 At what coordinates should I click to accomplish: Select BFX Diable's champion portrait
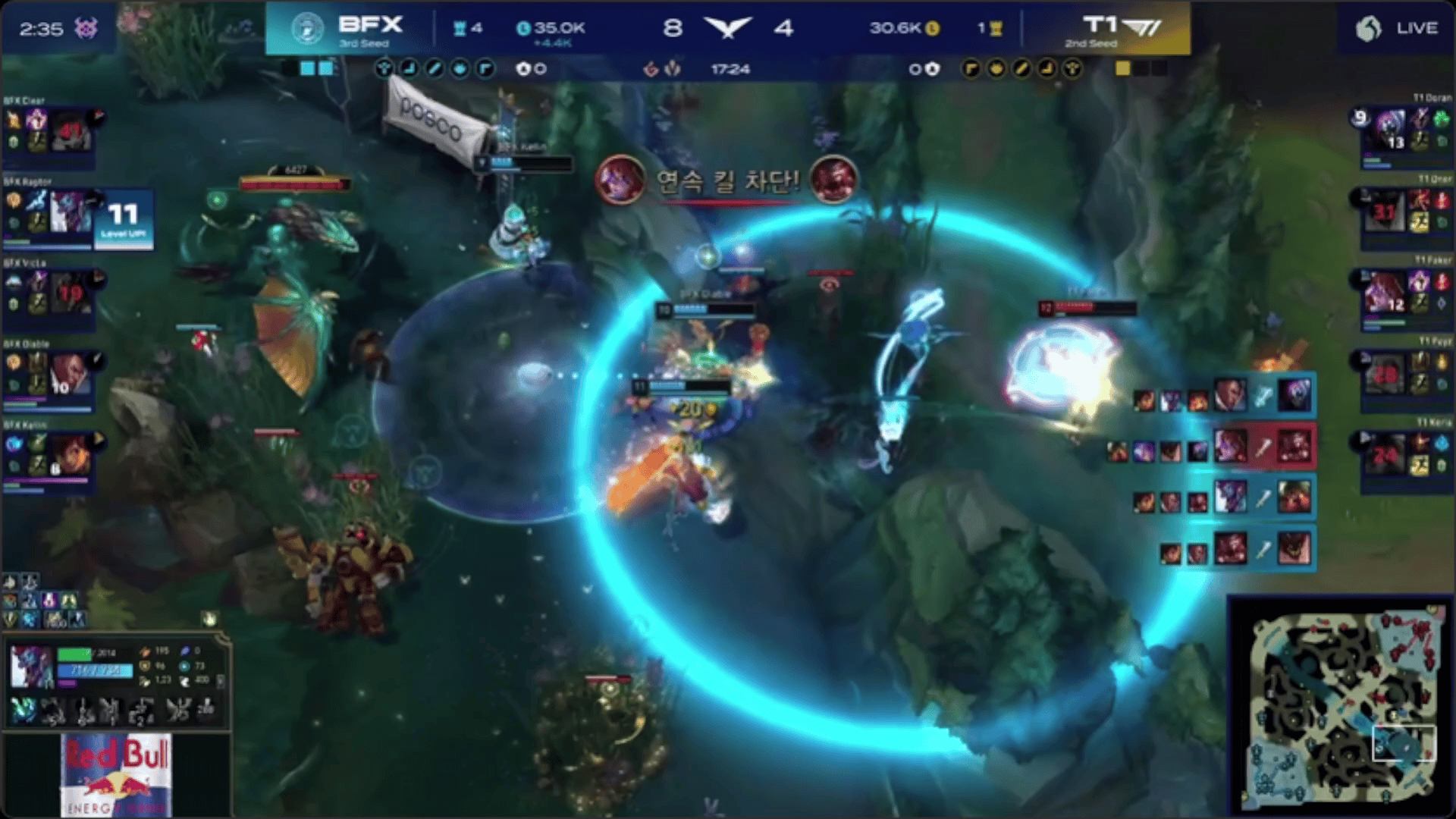[x=71, y=375]
